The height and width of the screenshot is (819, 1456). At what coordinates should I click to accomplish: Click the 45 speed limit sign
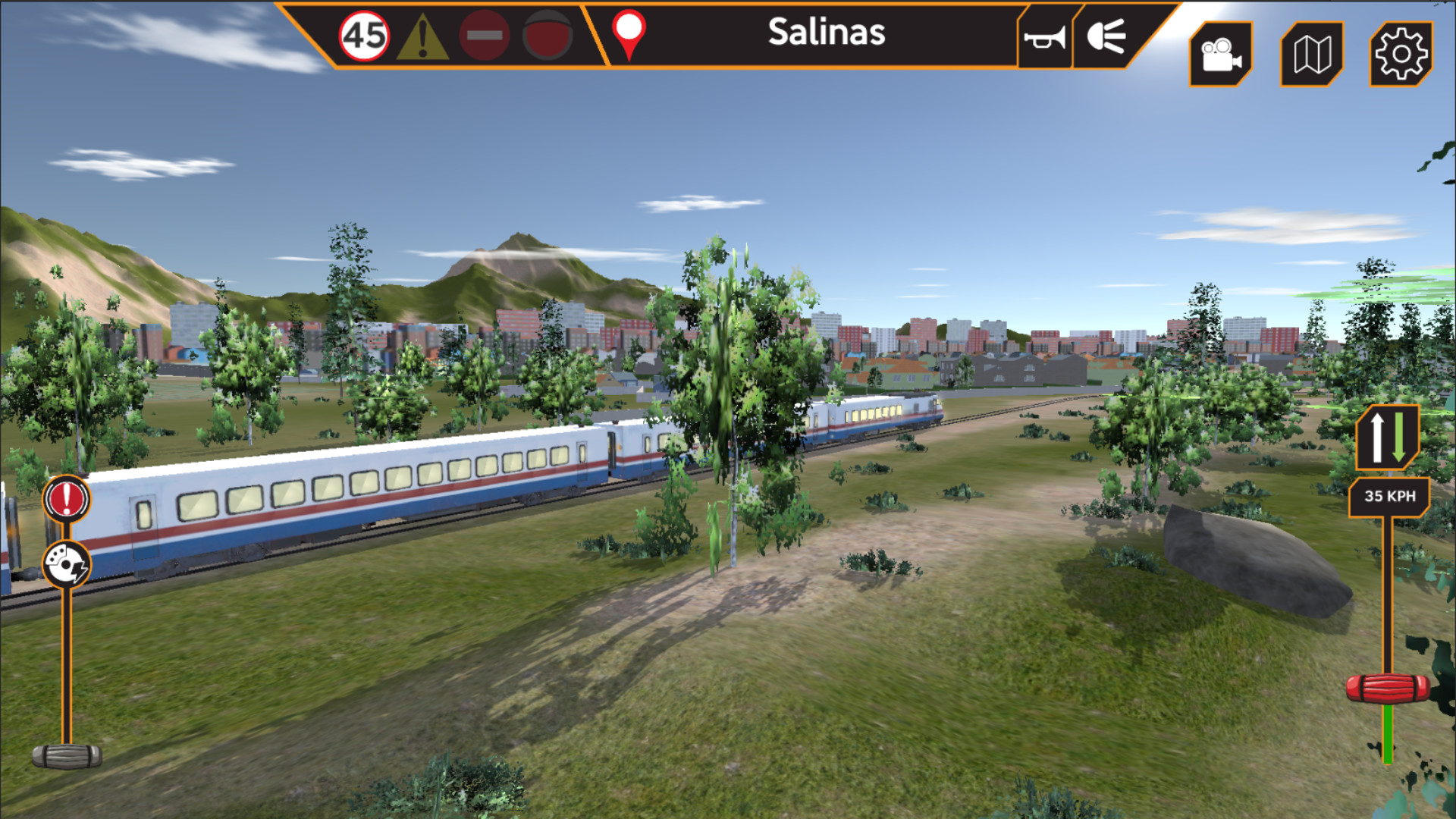coord(366,33)
